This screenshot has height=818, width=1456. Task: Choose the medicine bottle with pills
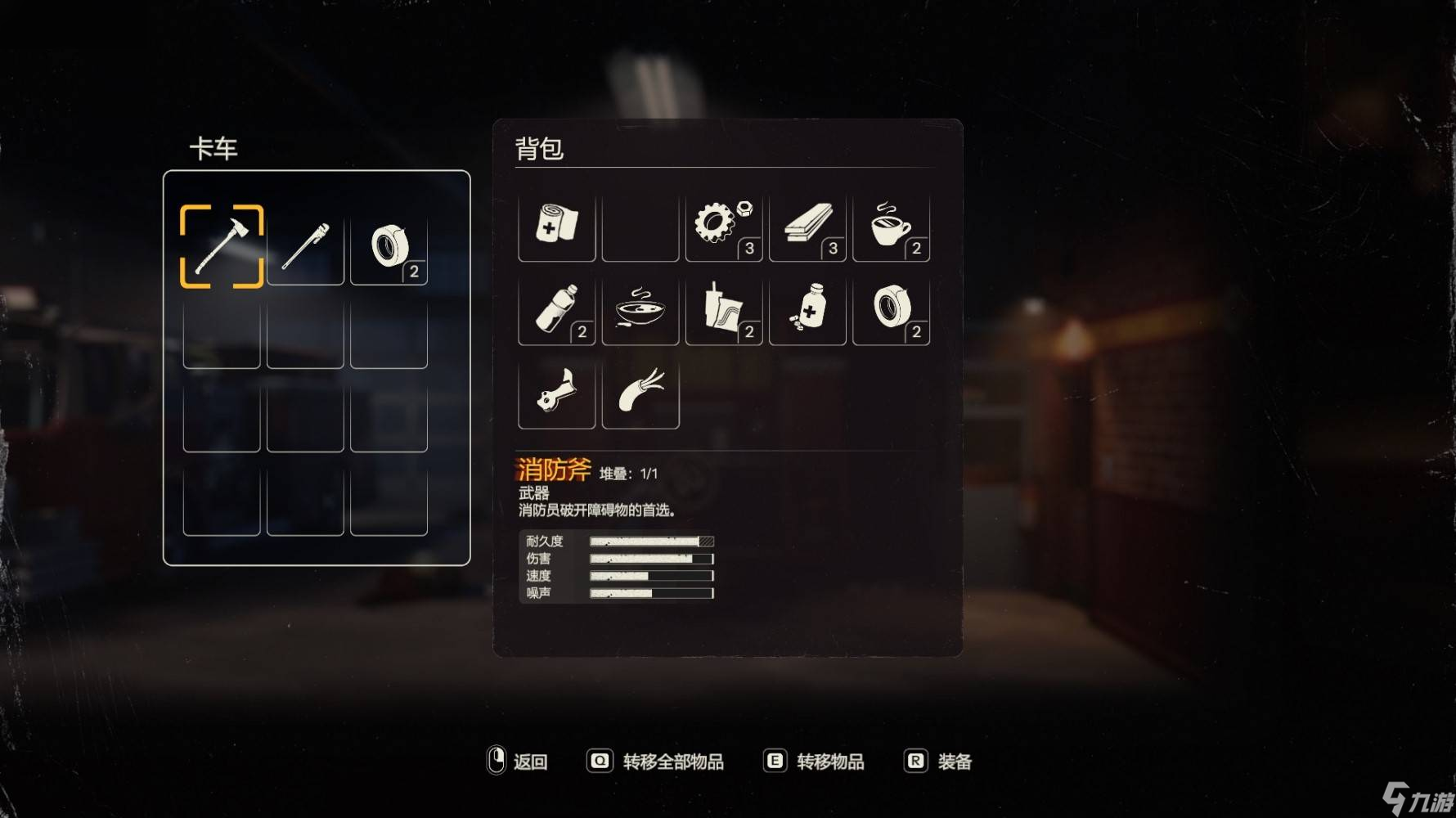(x=807, y=309)
